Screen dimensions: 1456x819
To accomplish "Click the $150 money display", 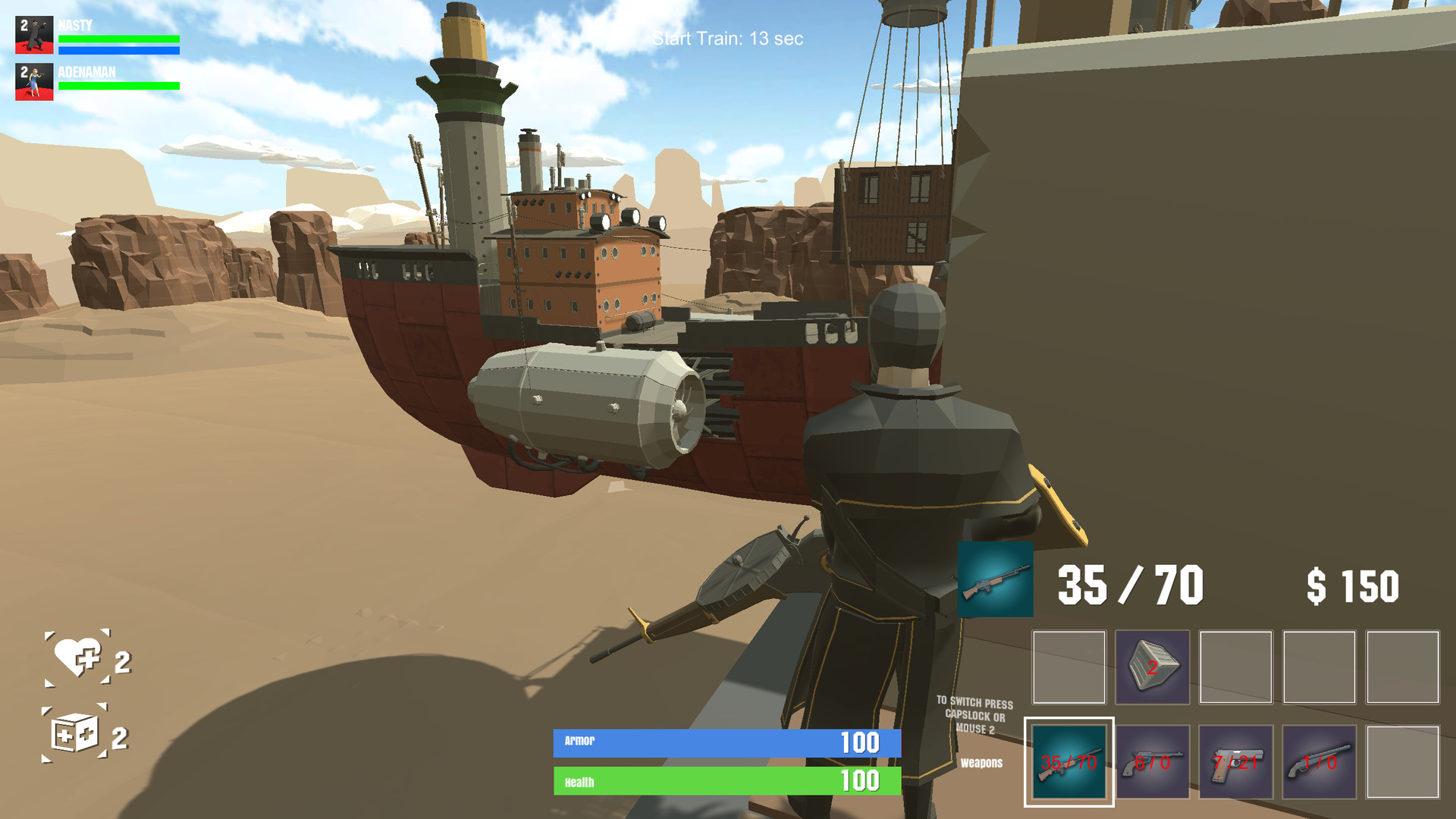I will click(1354, 584).
